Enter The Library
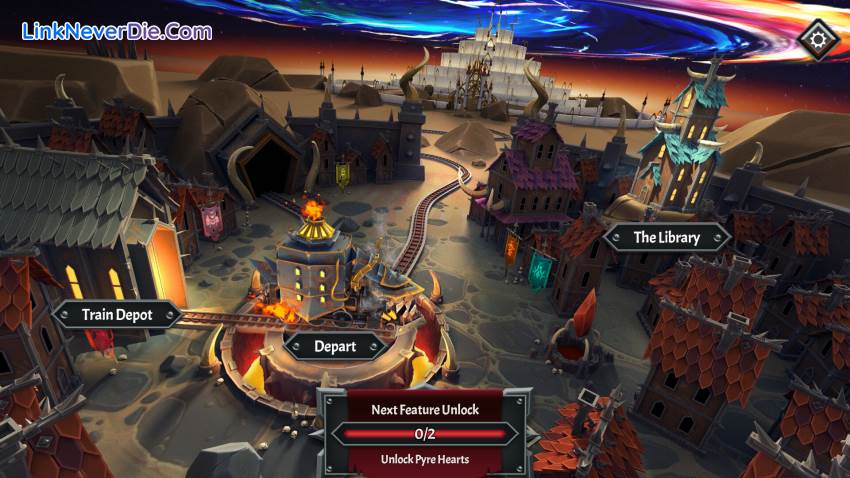Image resolution: width=850 pixels, height=478 pixels. coord(667,237)
